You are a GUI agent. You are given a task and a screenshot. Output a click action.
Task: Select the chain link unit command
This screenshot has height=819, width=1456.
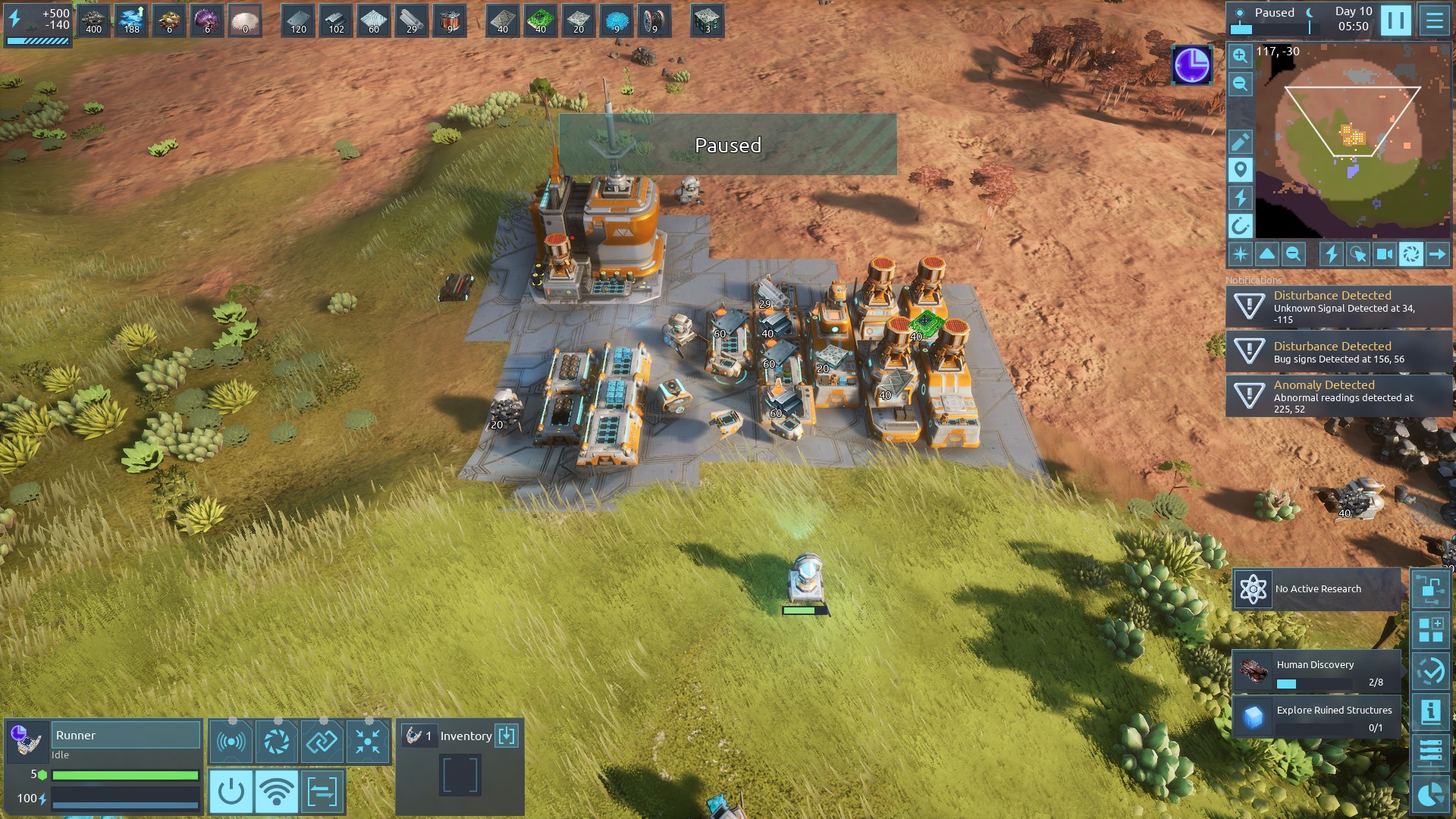(322, 742)
